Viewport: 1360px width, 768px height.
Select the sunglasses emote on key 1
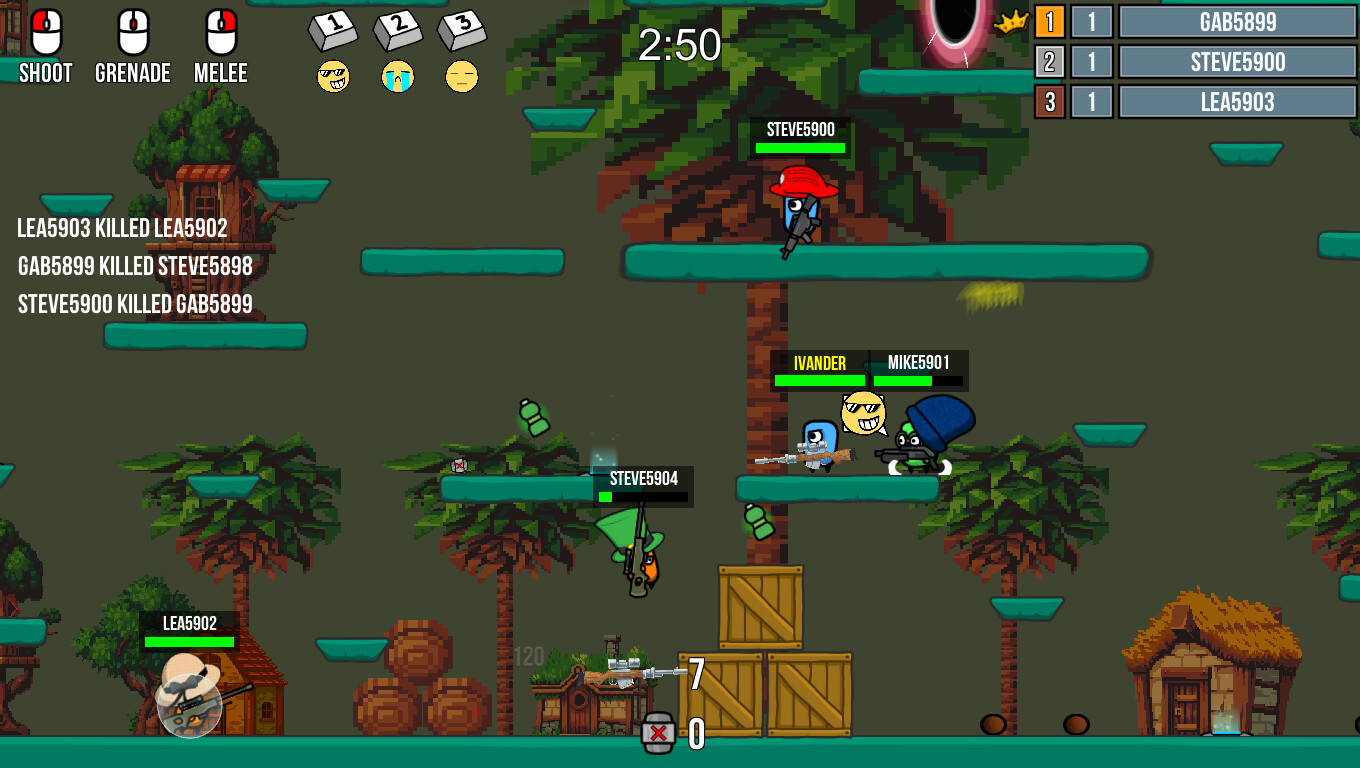(335, 75)
